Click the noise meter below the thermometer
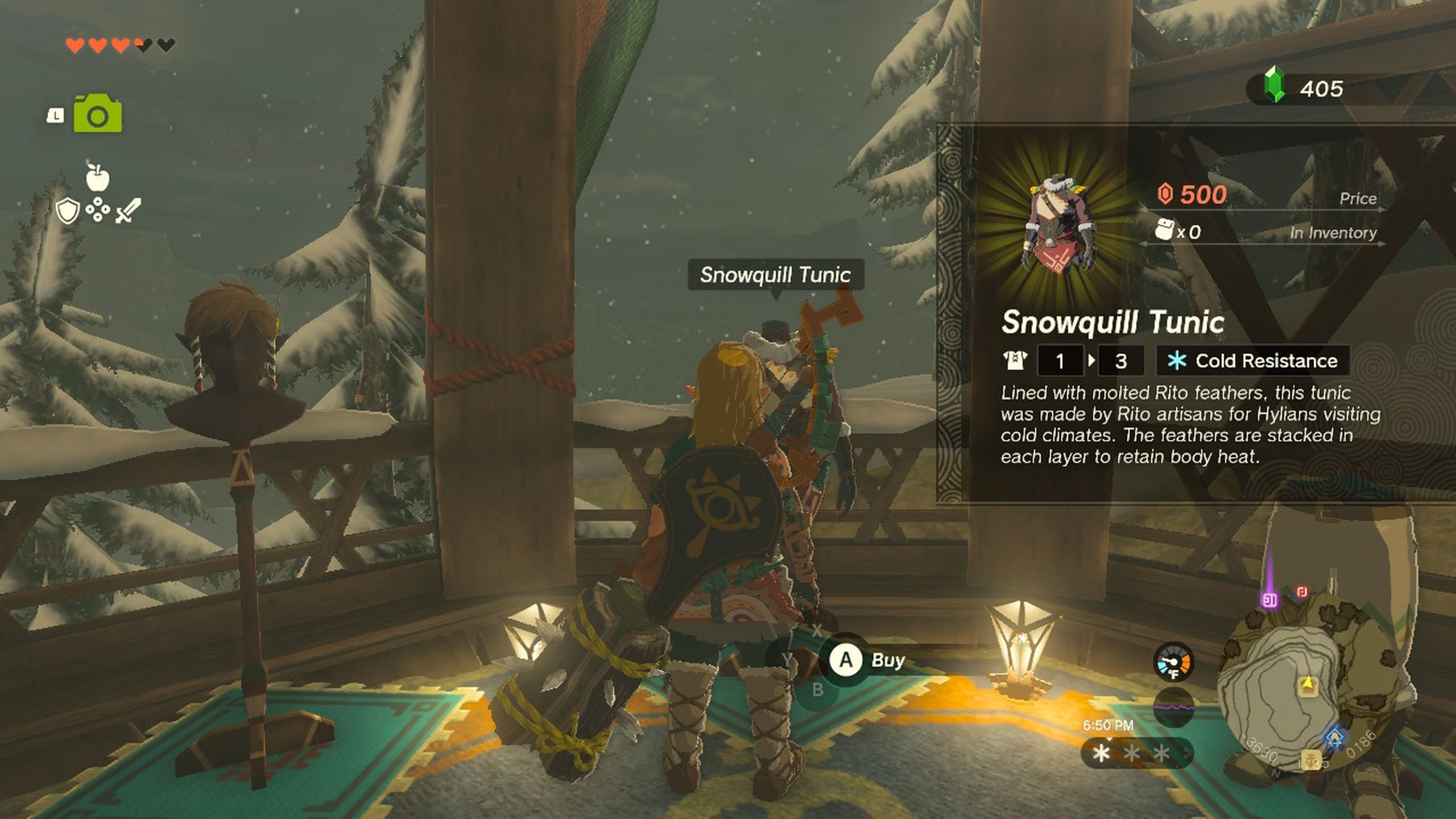 pos(1174,708)
